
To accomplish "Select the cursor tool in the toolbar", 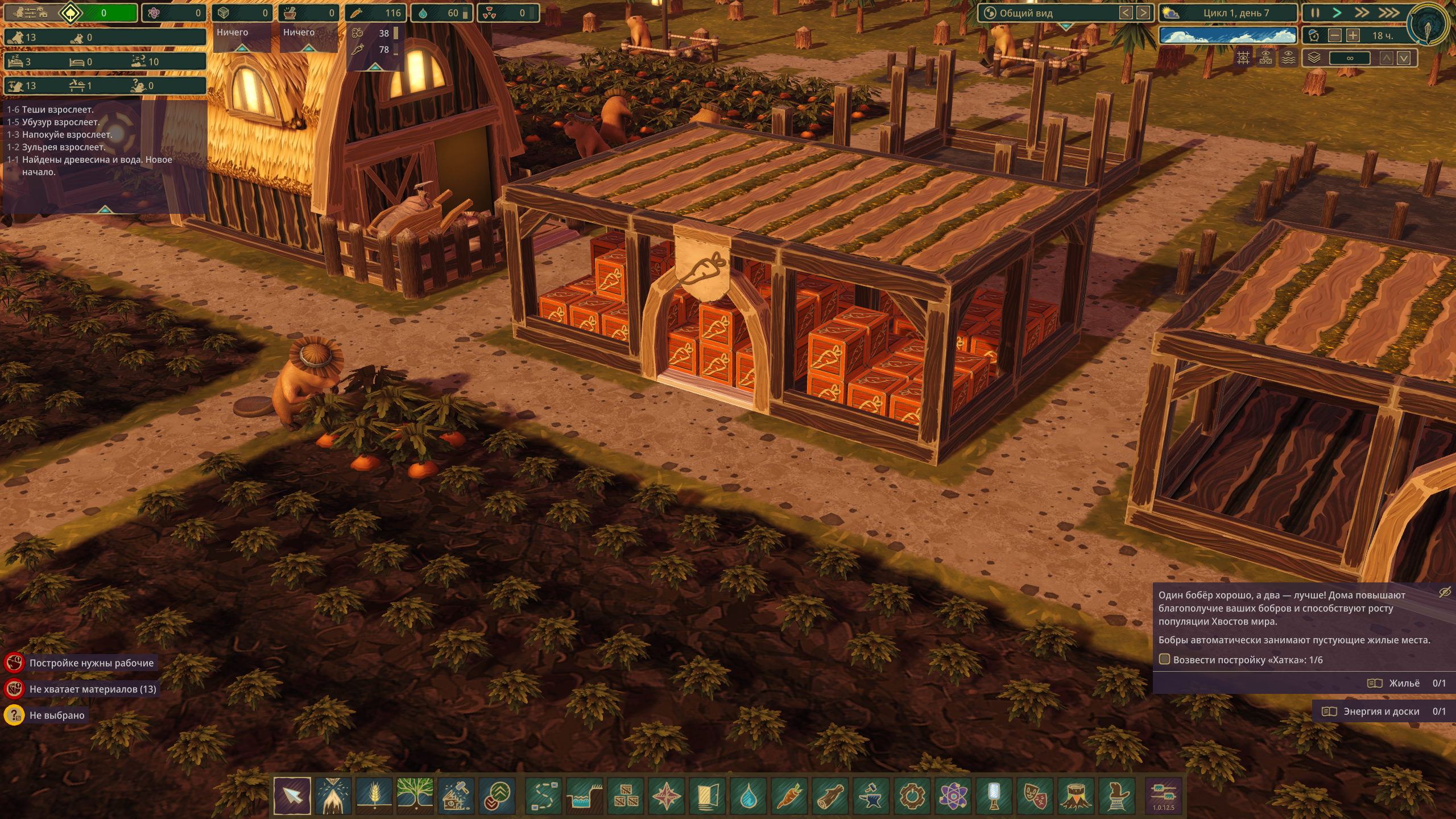I will (x=292, y=795).
